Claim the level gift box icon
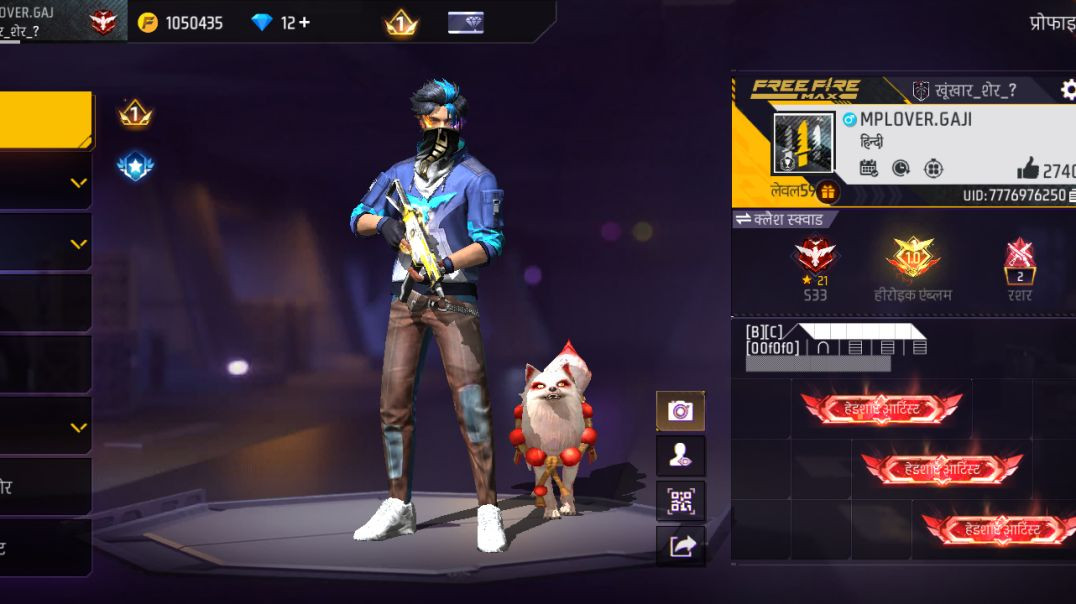Image resolution: width=1076 pixels, height=604 pixels. [x=827, y=192]
